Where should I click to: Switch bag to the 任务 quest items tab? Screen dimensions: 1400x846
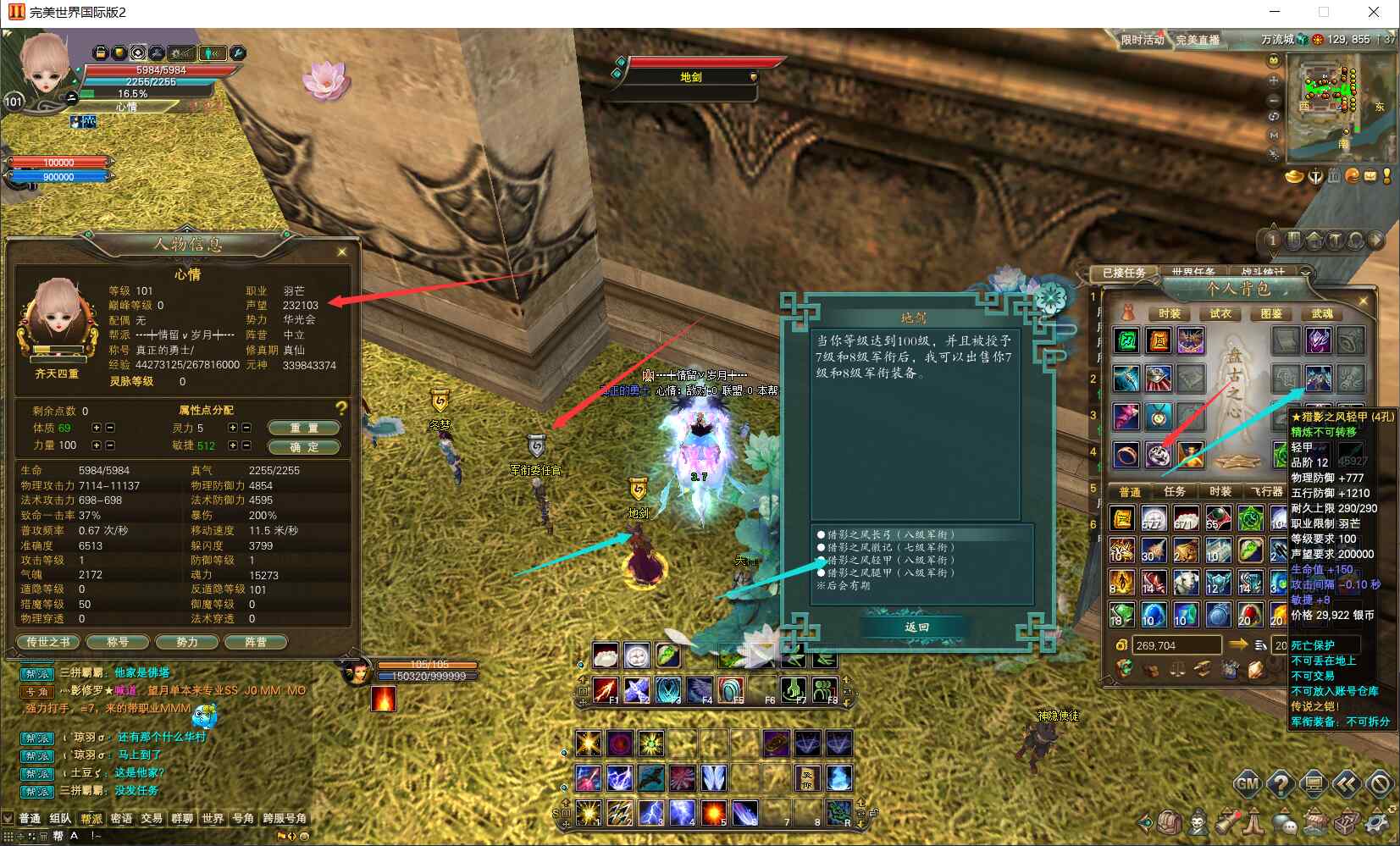[1175, 491]
